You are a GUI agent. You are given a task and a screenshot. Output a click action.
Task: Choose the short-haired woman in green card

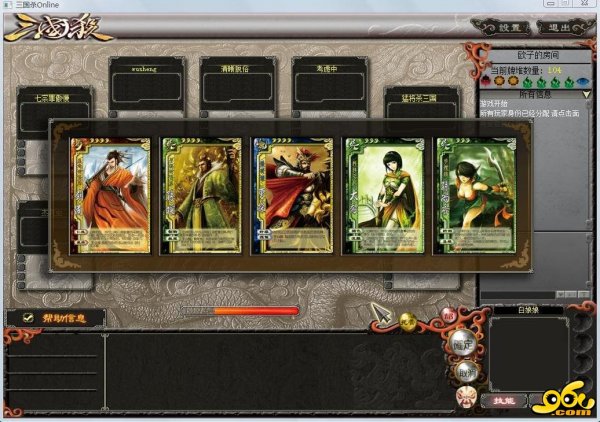point(382,194)
